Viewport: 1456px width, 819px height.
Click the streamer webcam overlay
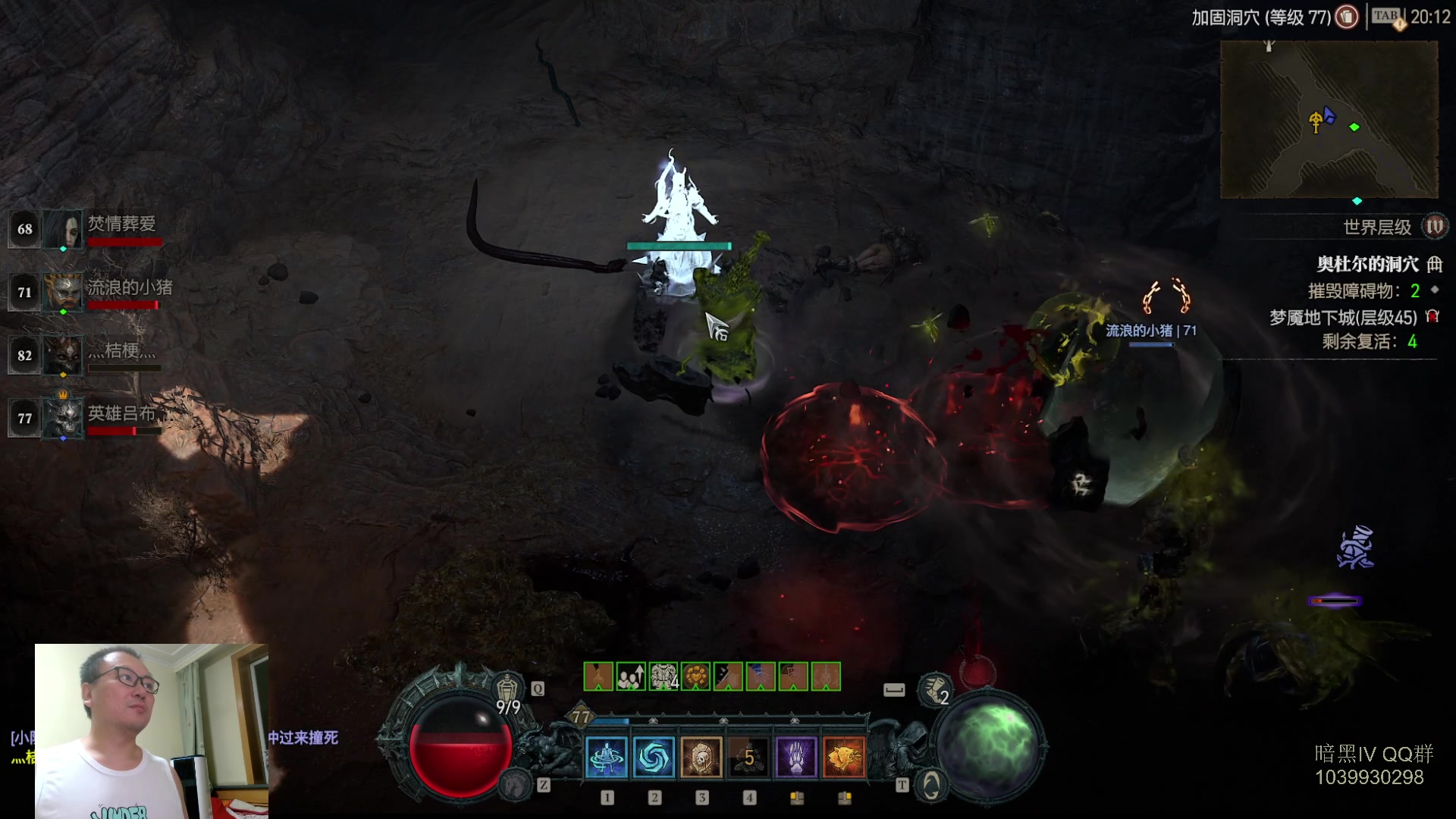[x=152, y=731]
